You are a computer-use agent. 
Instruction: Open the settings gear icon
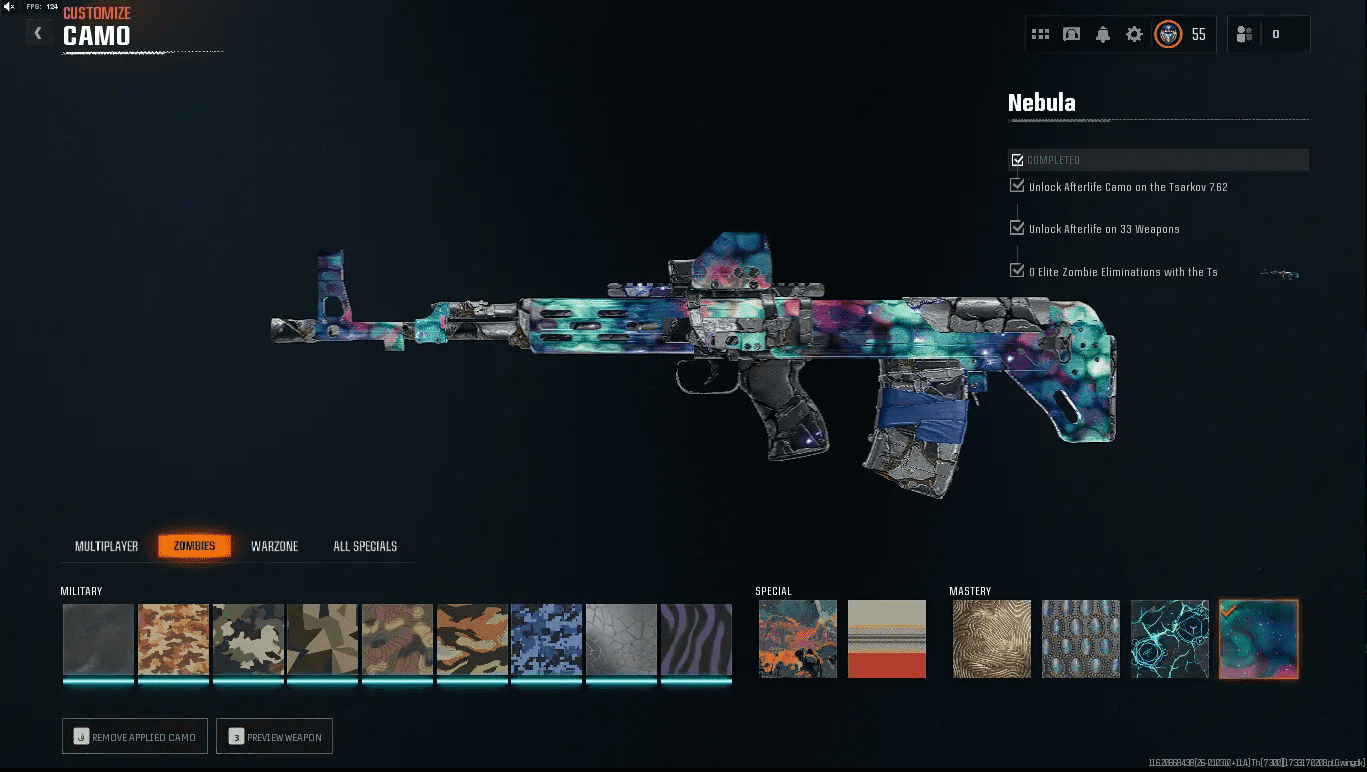[1134, 34]
